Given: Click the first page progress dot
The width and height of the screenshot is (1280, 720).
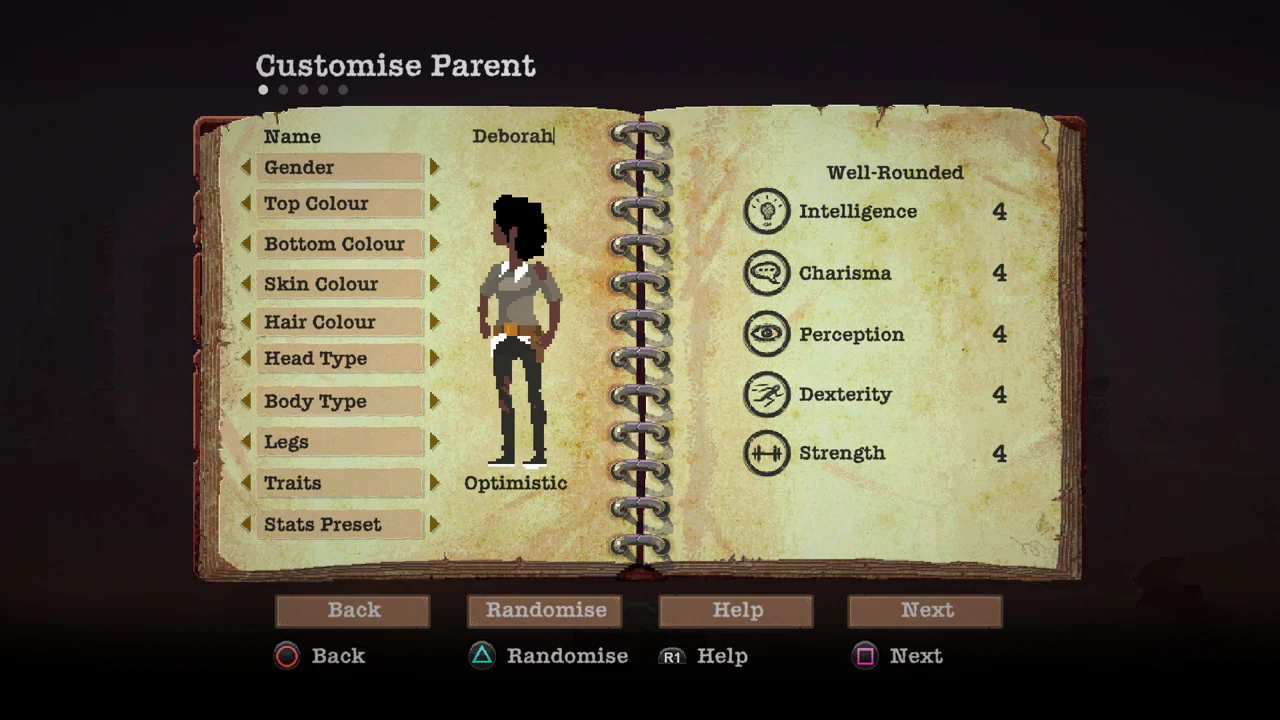Looking at the screenshot, I should pos(263,89).
